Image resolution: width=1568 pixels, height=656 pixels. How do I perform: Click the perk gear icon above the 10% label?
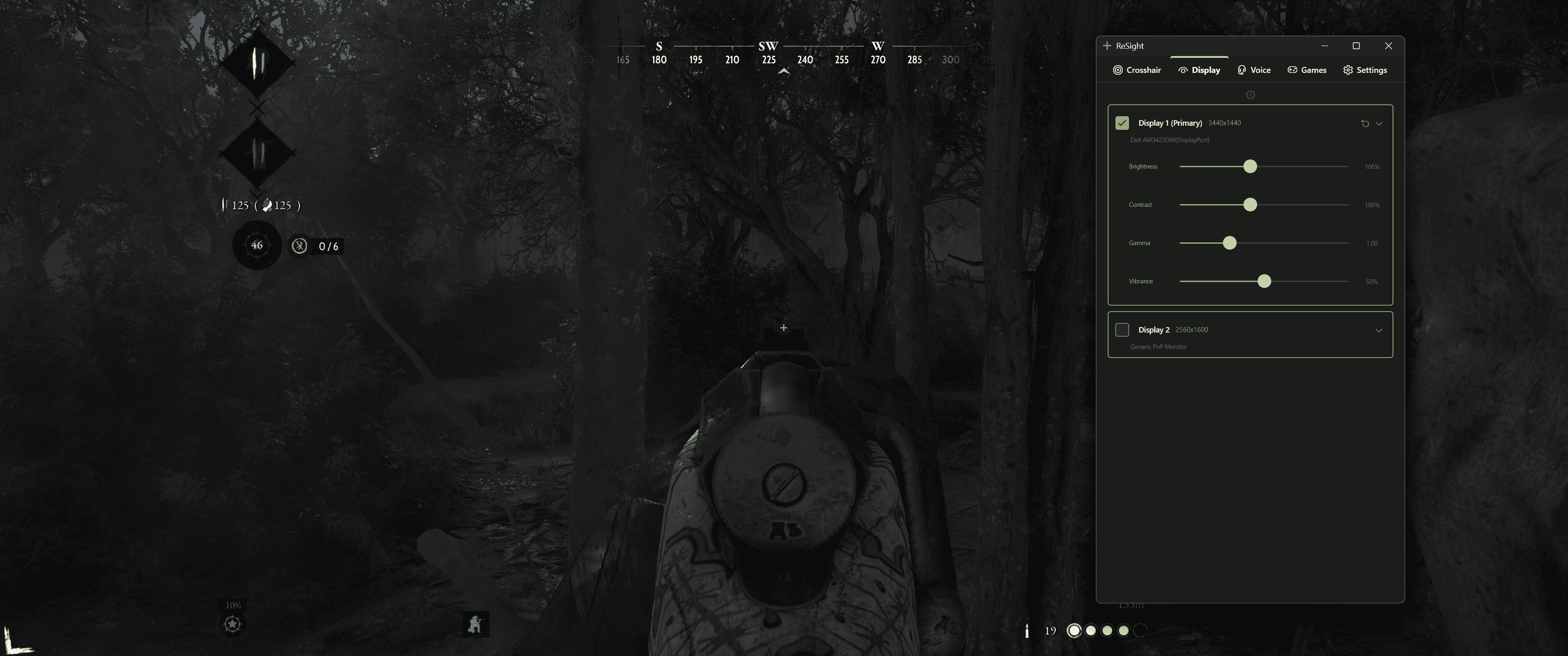(233, 624)
